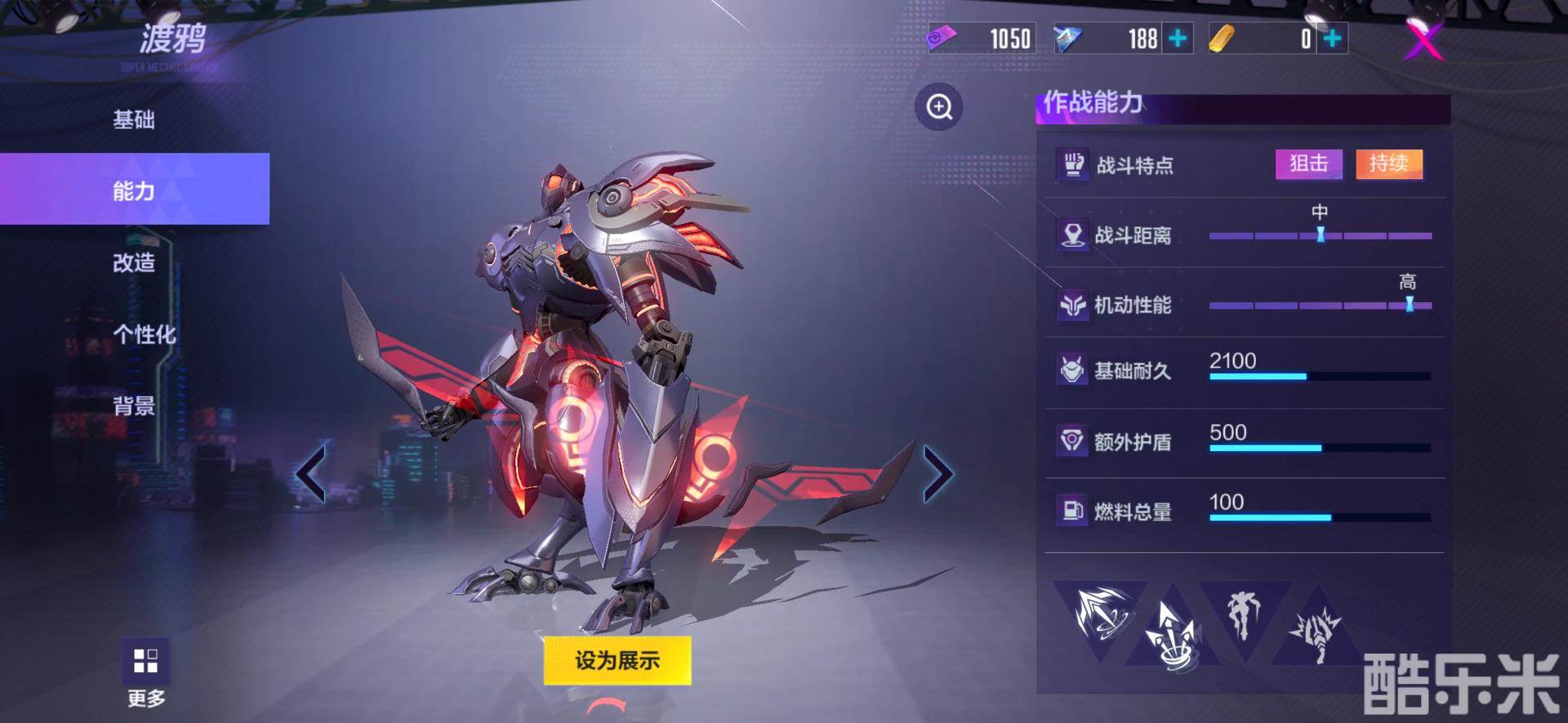Add gold bars with the plus button
This screenshot has width=1568, height=723.
[1332, 38]
